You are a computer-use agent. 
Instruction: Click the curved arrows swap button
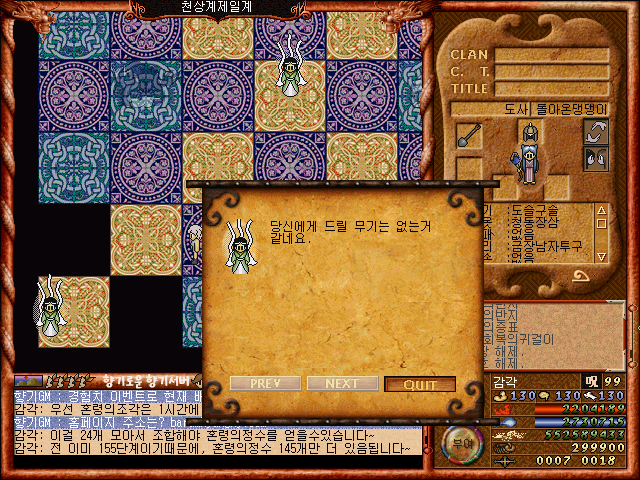[597, 132]
